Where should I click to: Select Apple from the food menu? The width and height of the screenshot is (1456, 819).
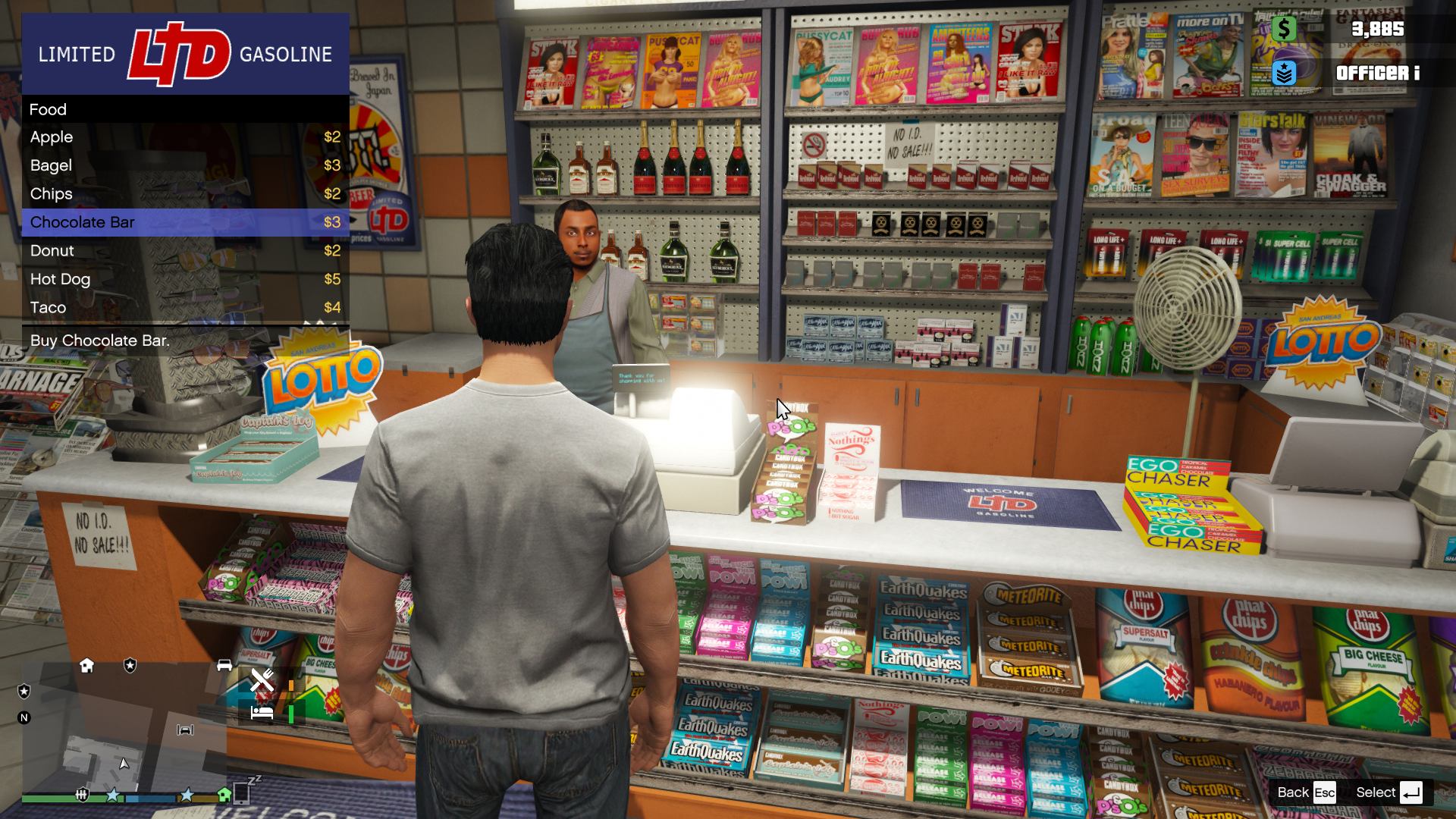pyautogui.click(x=185, y=137)
